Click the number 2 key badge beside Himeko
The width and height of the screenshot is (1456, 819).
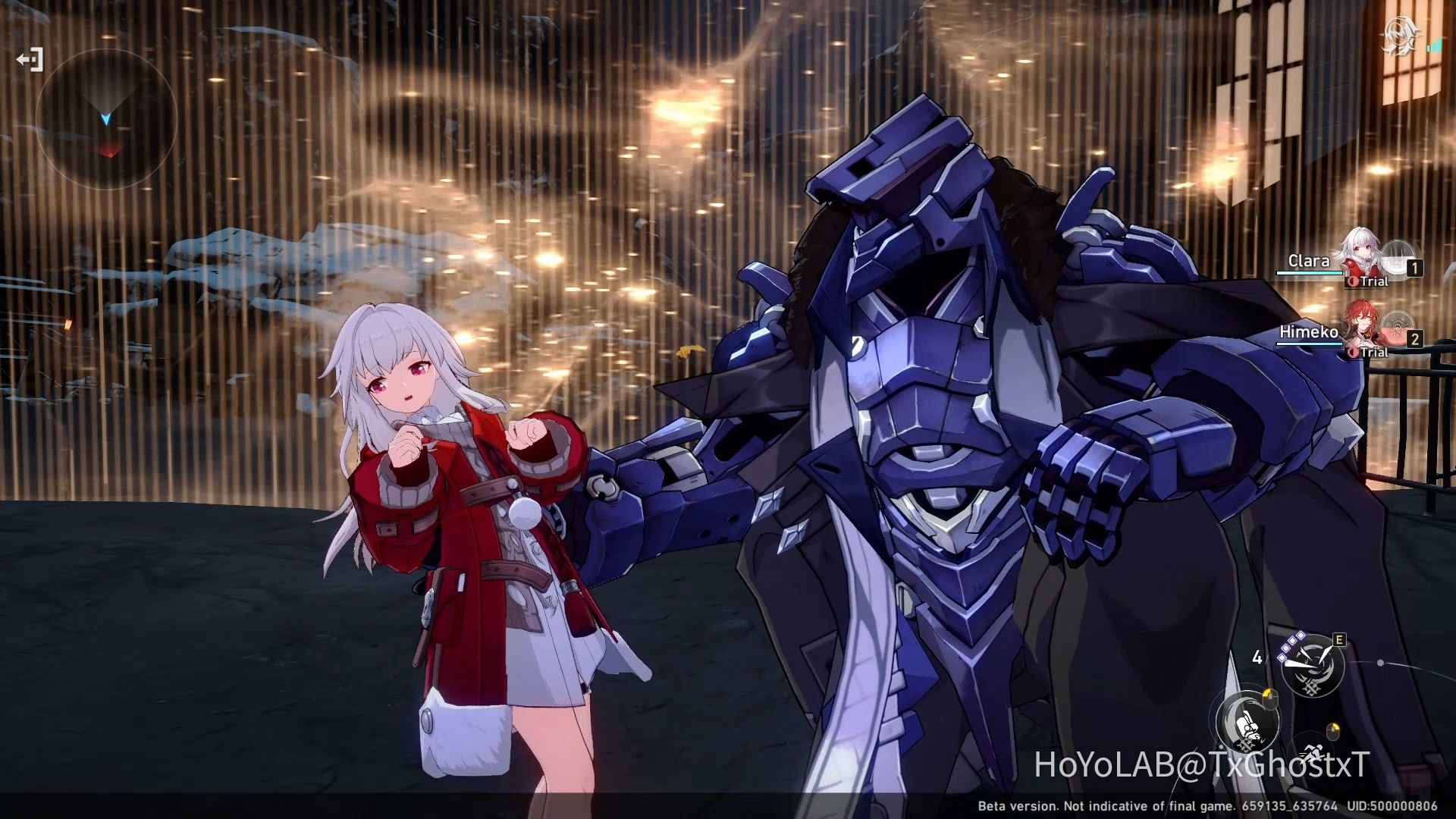tap(1414, 338)
